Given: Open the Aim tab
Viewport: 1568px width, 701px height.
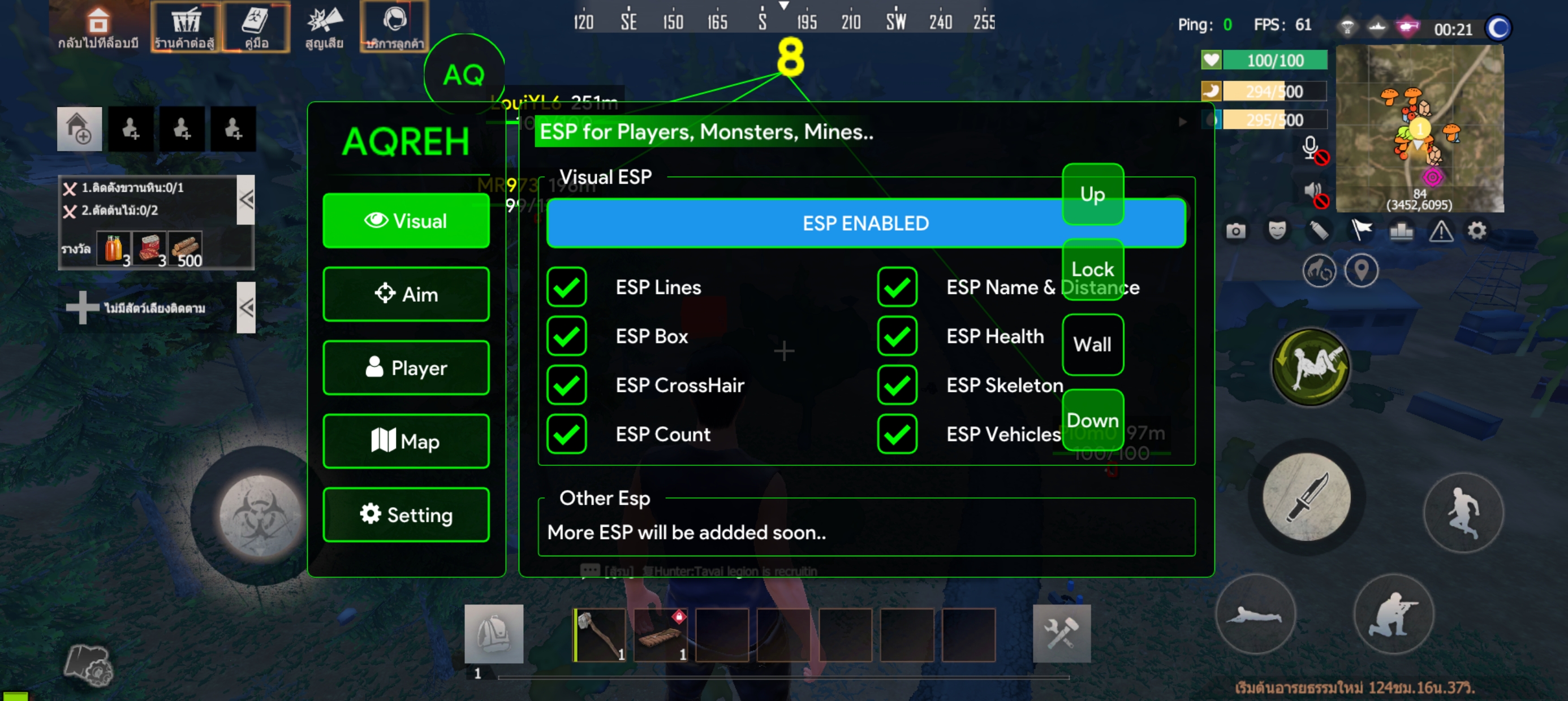Looking at the screenshot, I should click(x=406, y=295).
